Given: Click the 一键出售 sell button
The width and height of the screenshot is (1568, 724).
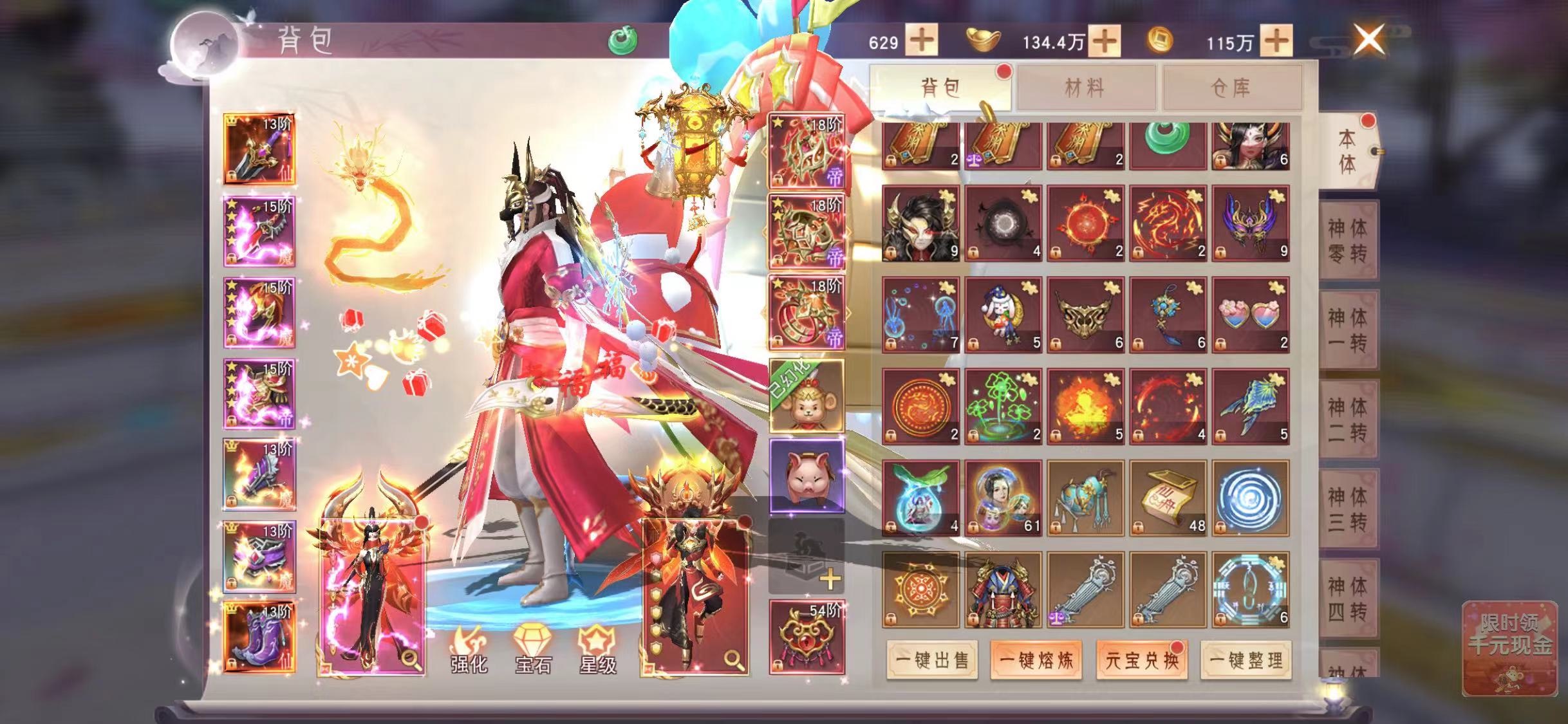Looking at the screenshot, I should click(x=932, y=660).
